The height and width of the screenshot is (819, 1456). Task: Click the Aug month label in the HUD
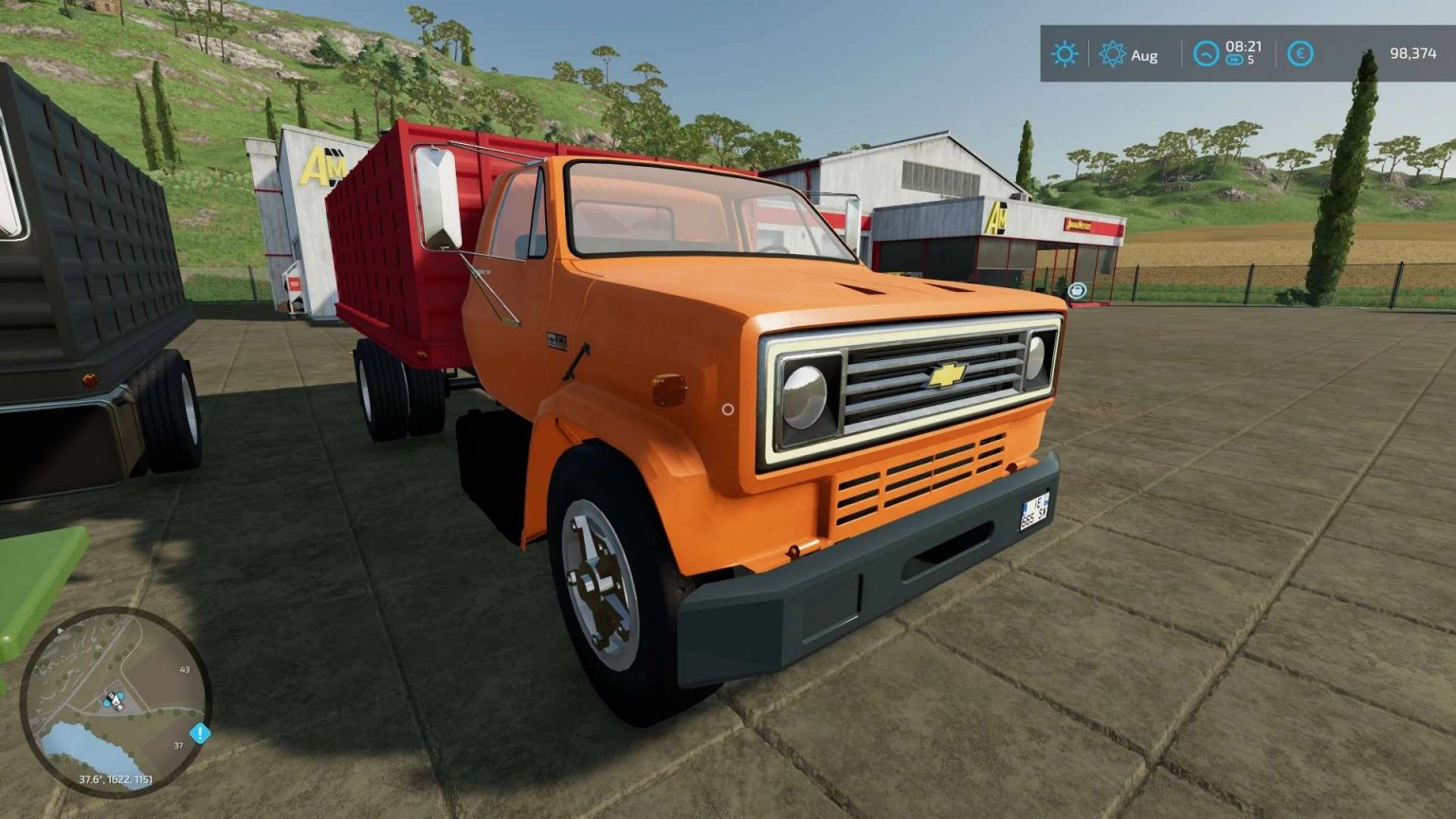coord(1145,55)
